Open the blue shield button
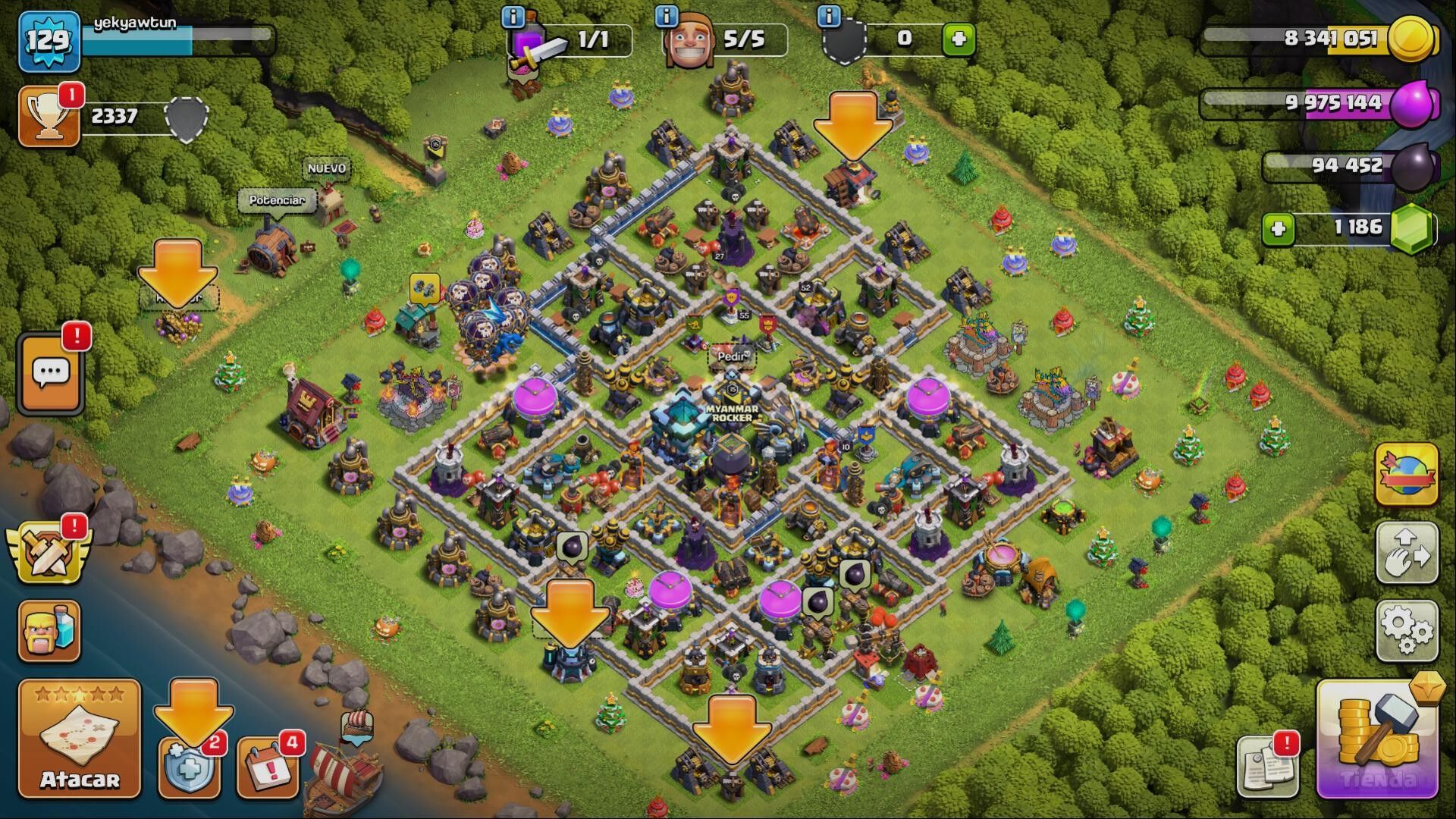Image resolution: width=1456 pixels, height=819 pixels. click(x=188, y=767)
